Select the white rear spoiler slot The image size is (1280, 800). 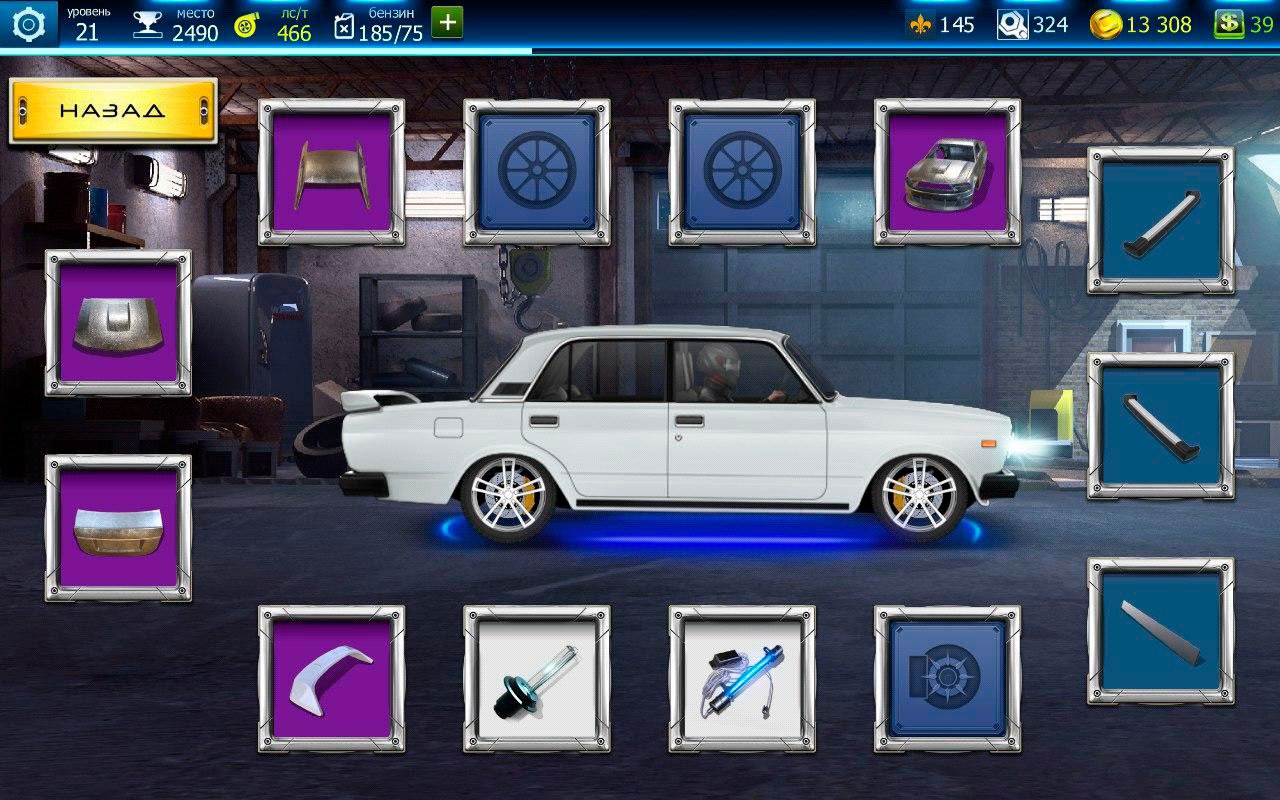coord(332,678)
